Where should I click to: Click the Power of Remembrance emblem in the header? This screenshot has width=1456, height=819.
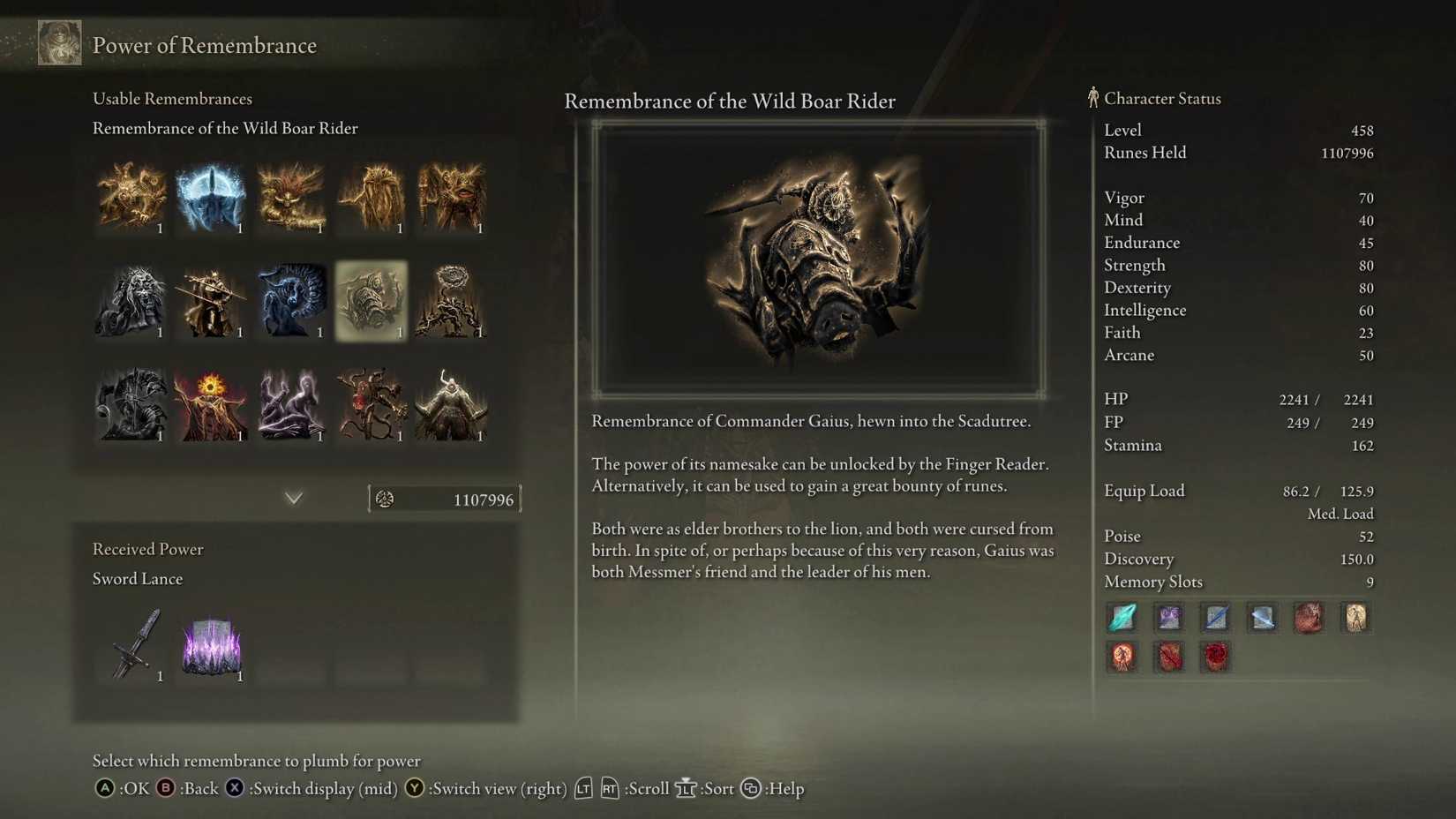(59, 42)
